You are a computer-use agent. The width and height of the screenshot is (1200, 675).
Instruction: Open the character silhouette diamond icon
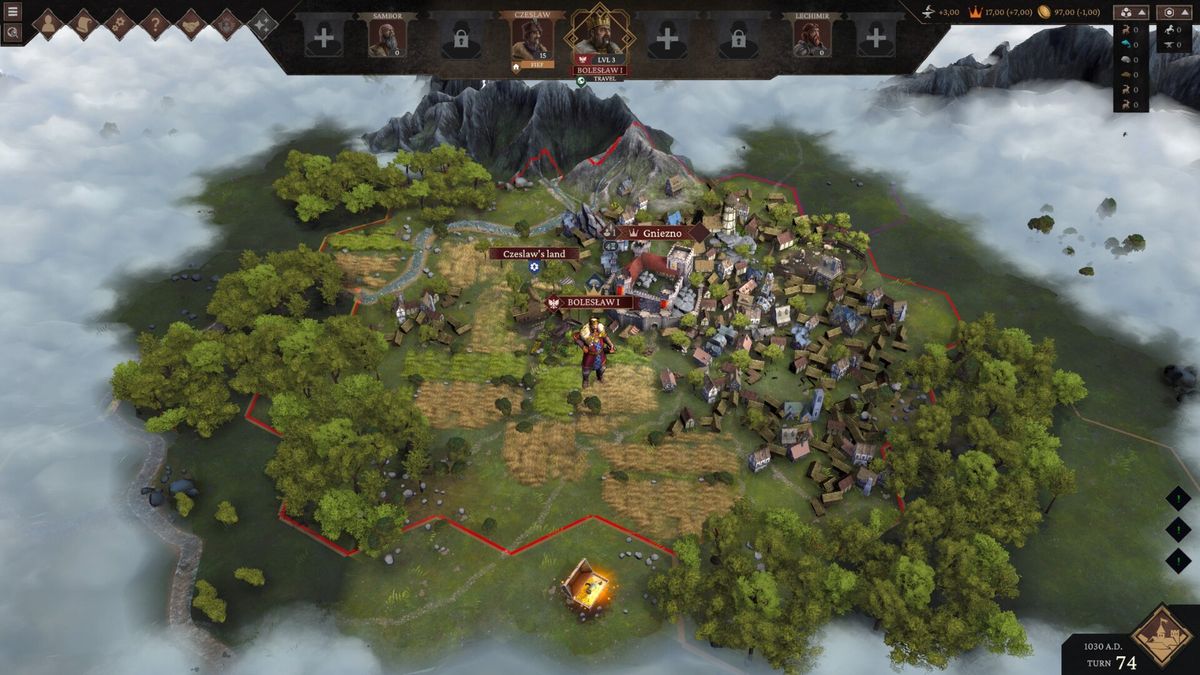[x=47, y=24]
